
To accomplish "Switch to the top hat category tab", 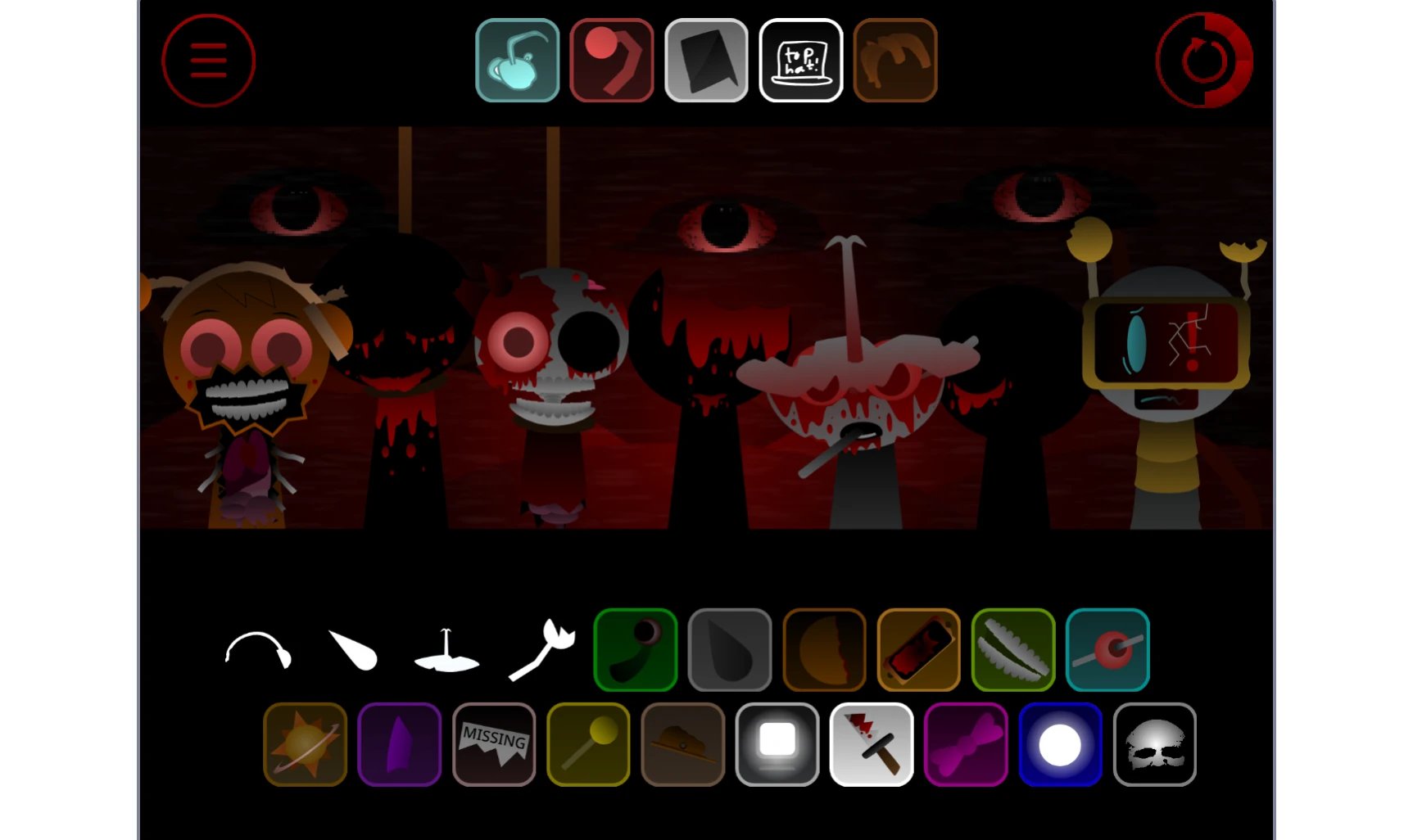I will [800, 60].
